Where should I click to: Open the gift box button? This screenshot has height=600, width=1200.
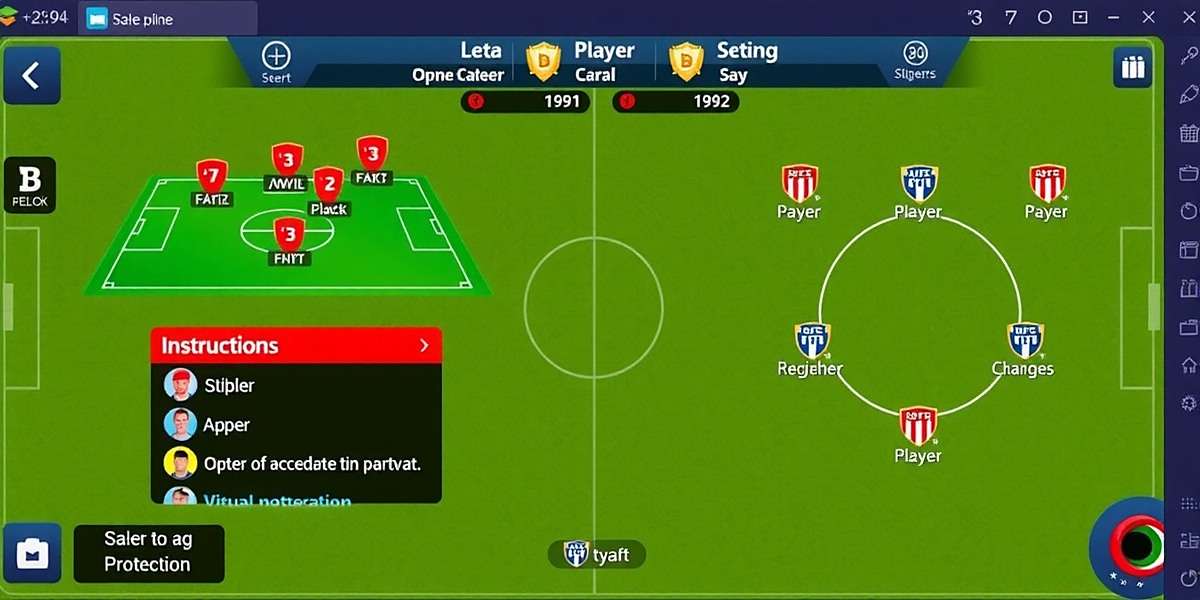(x=1132, y=68)
